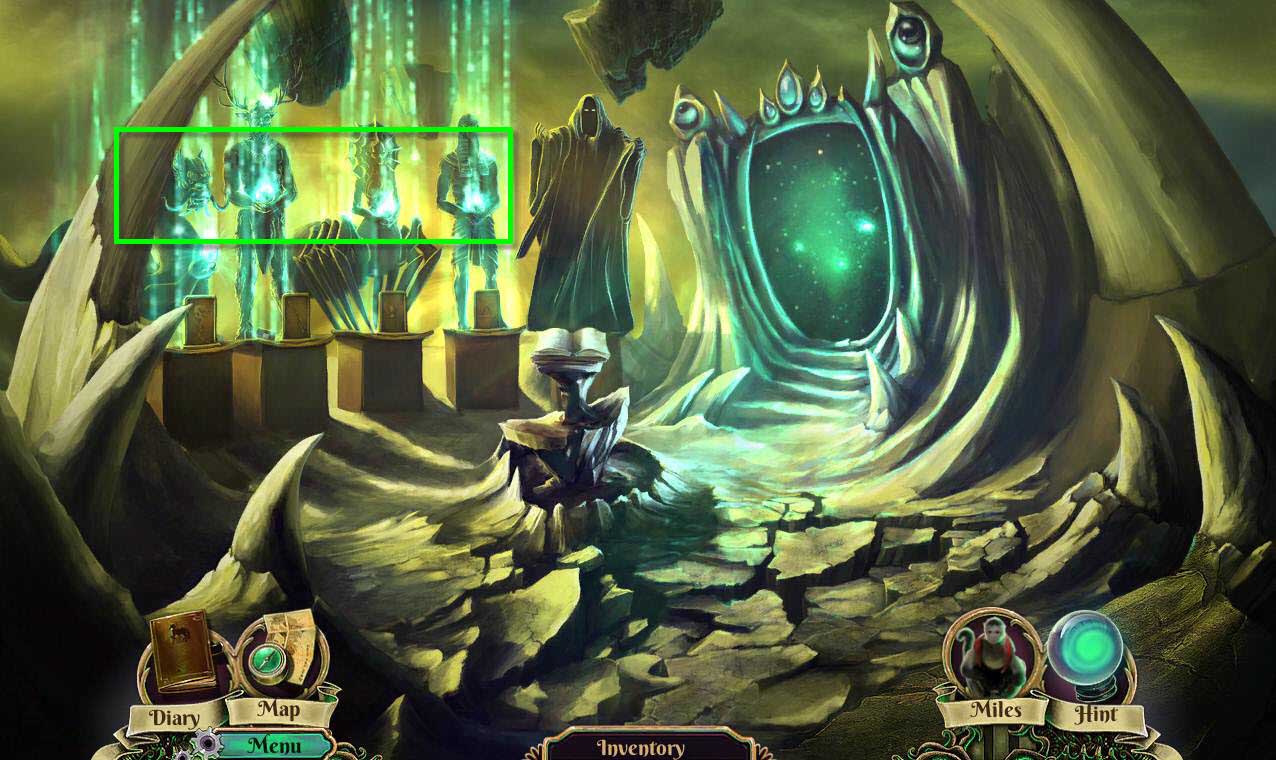Image resolution: width=1276 pixels, height=760 pixels.
Task: Expand the Inventory panel
Action: (640, 746)
